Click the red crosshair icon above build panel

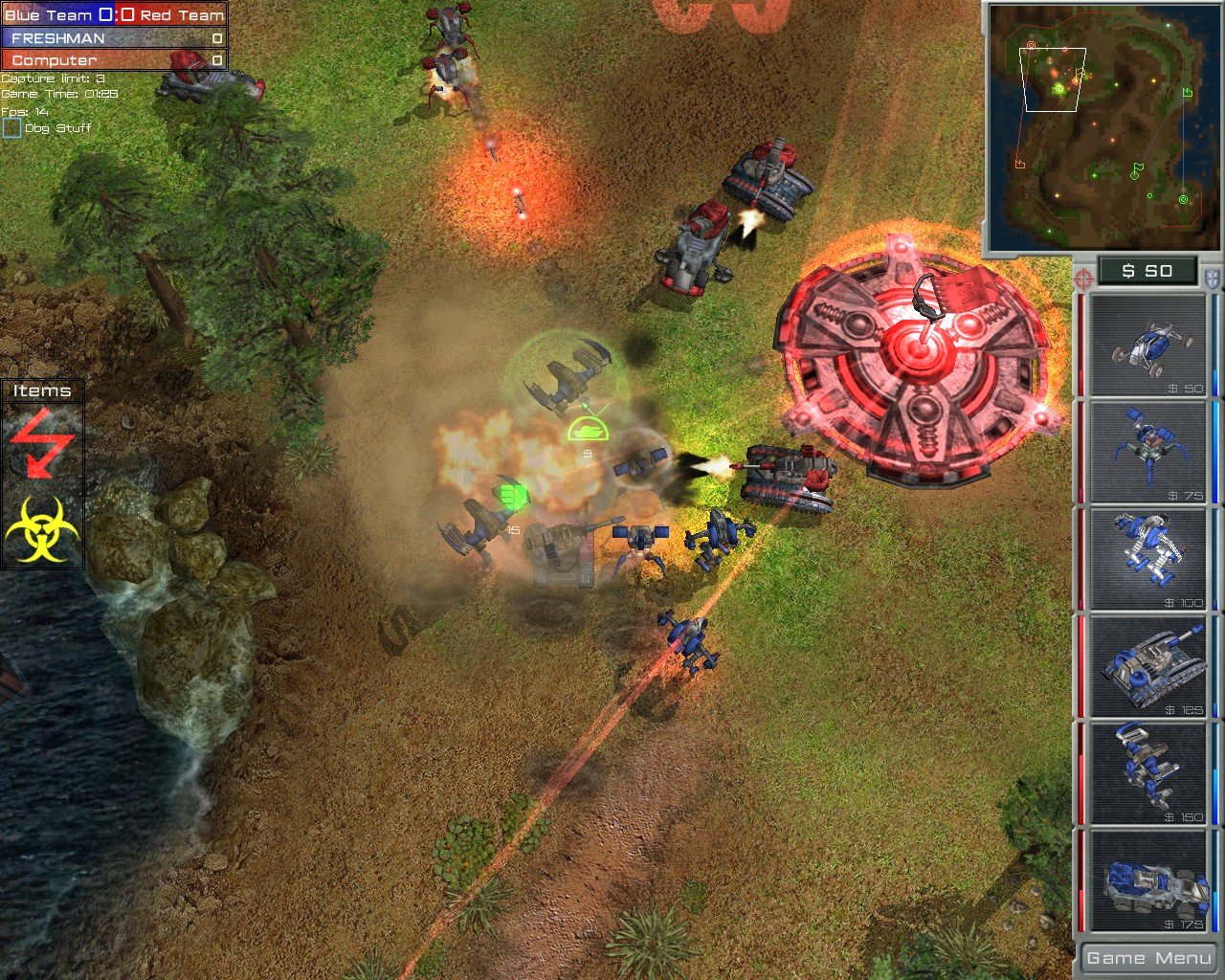(1082, 280)
